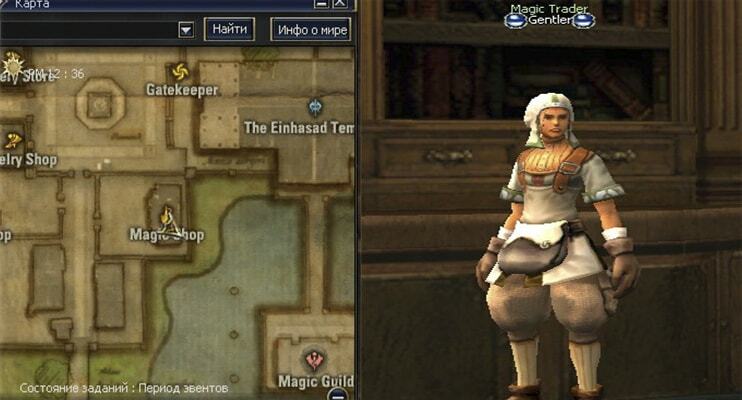Close the Карта map window

point(341,5)
